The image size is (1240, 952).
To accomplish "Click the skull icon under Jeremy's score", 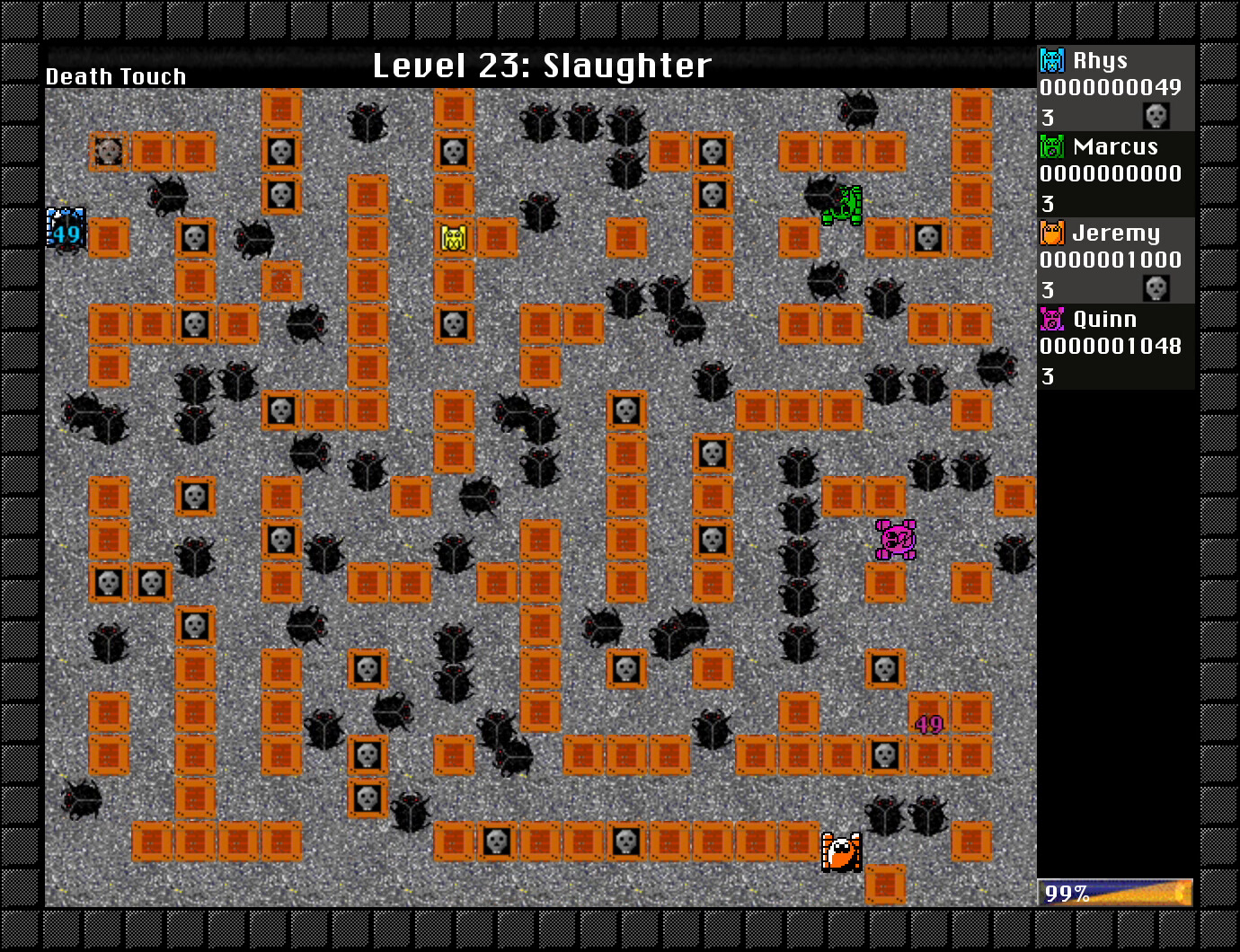I will tap(1156, 289).
